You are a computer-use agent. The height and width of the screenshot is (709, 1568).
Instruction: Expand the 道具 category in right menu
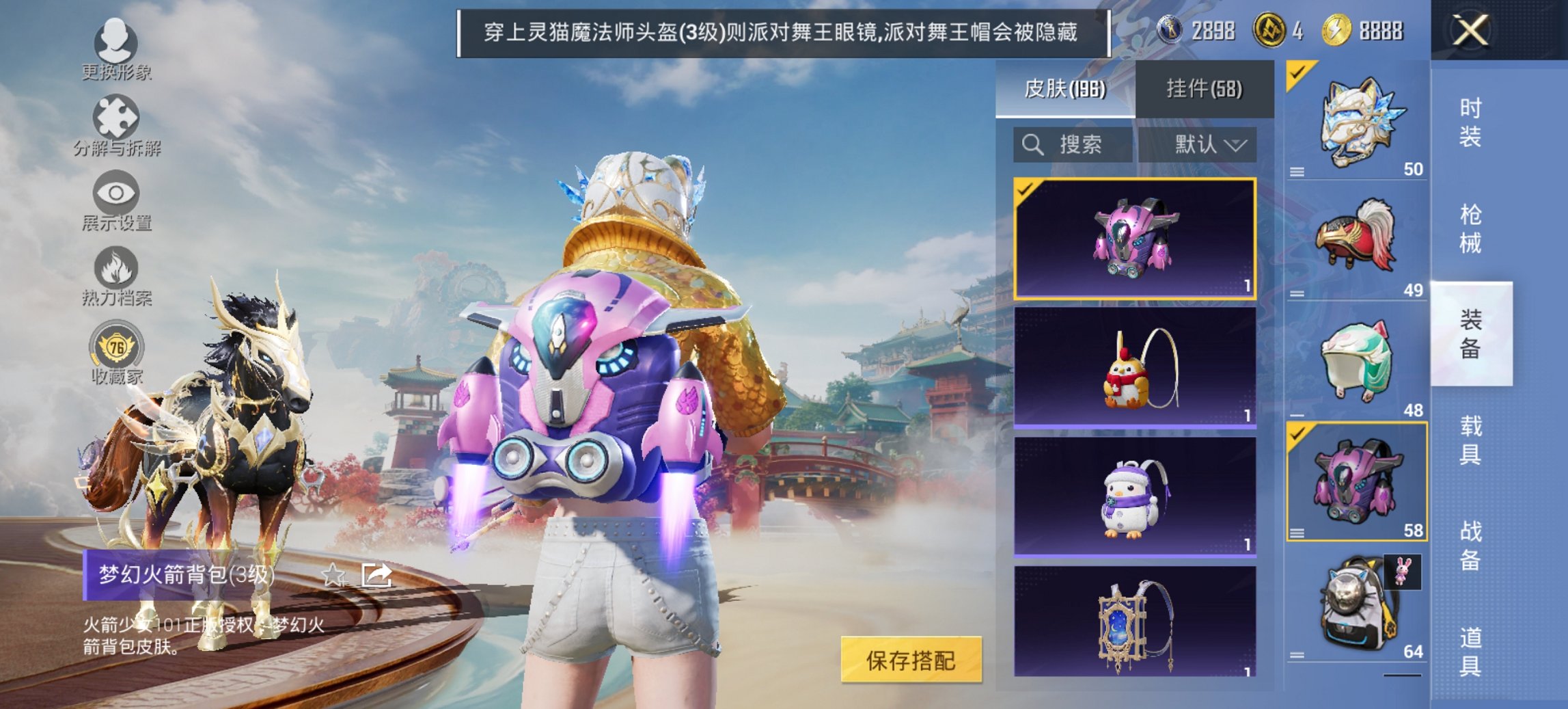pyautogui.click(x=1469, y=652)
